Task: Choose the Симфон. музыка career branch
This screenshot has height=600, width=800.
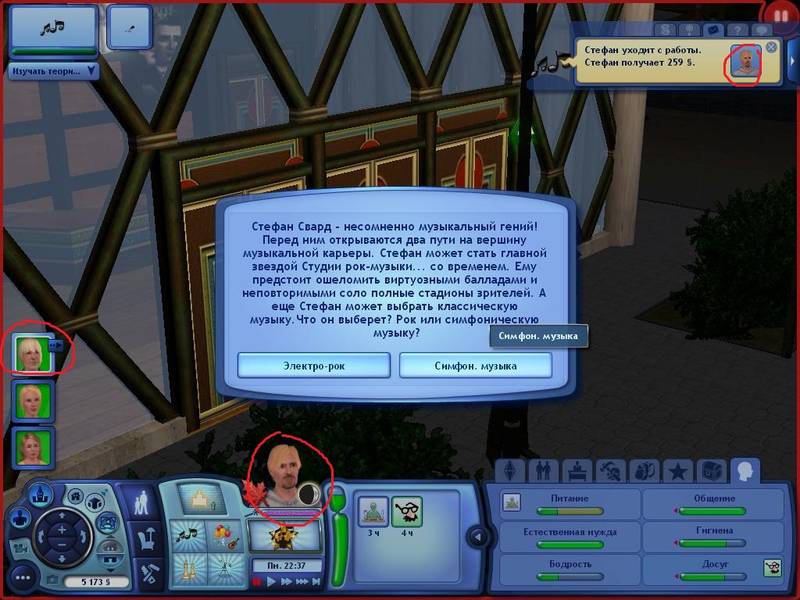Action: (x=475, y=365)
